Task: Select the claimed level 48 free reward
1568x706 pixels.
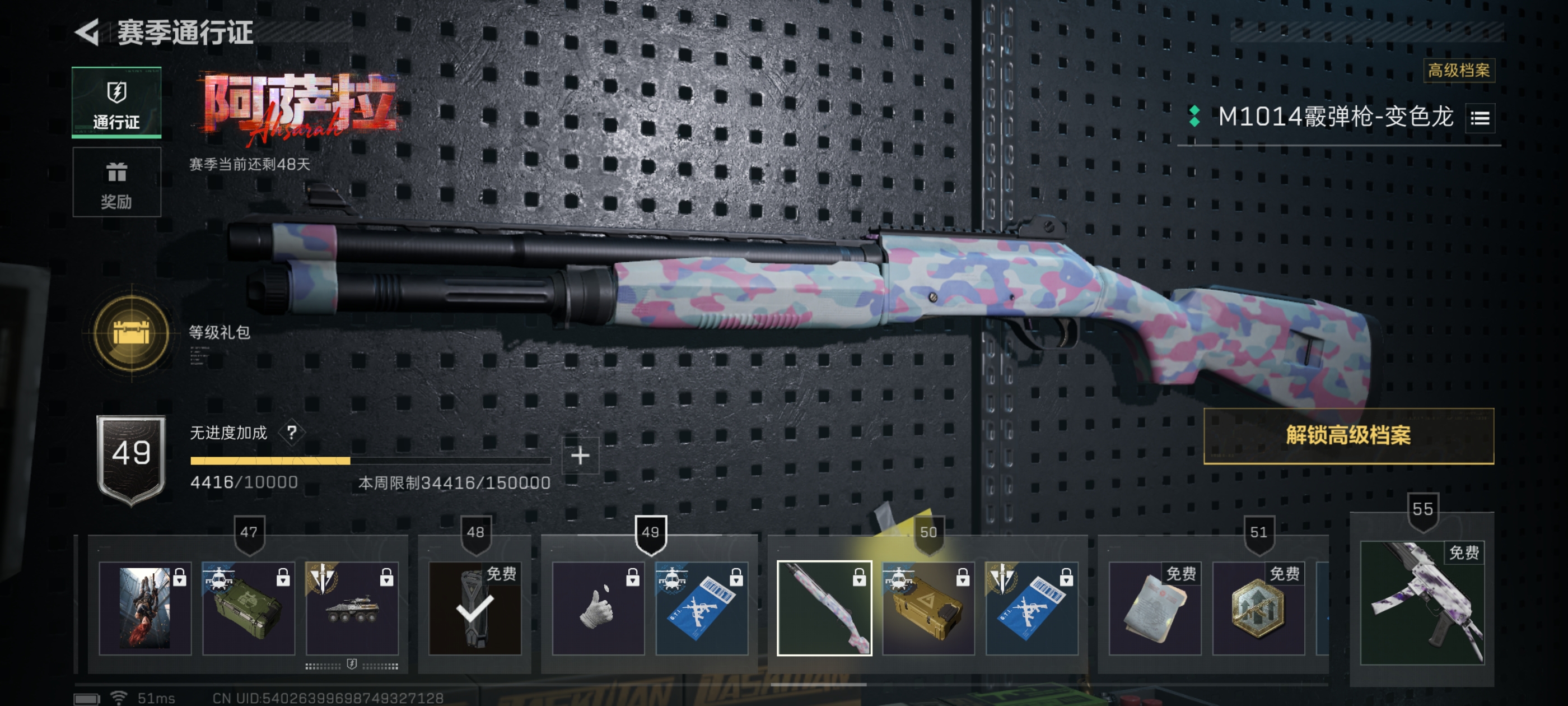Action: tap(475, 608)
